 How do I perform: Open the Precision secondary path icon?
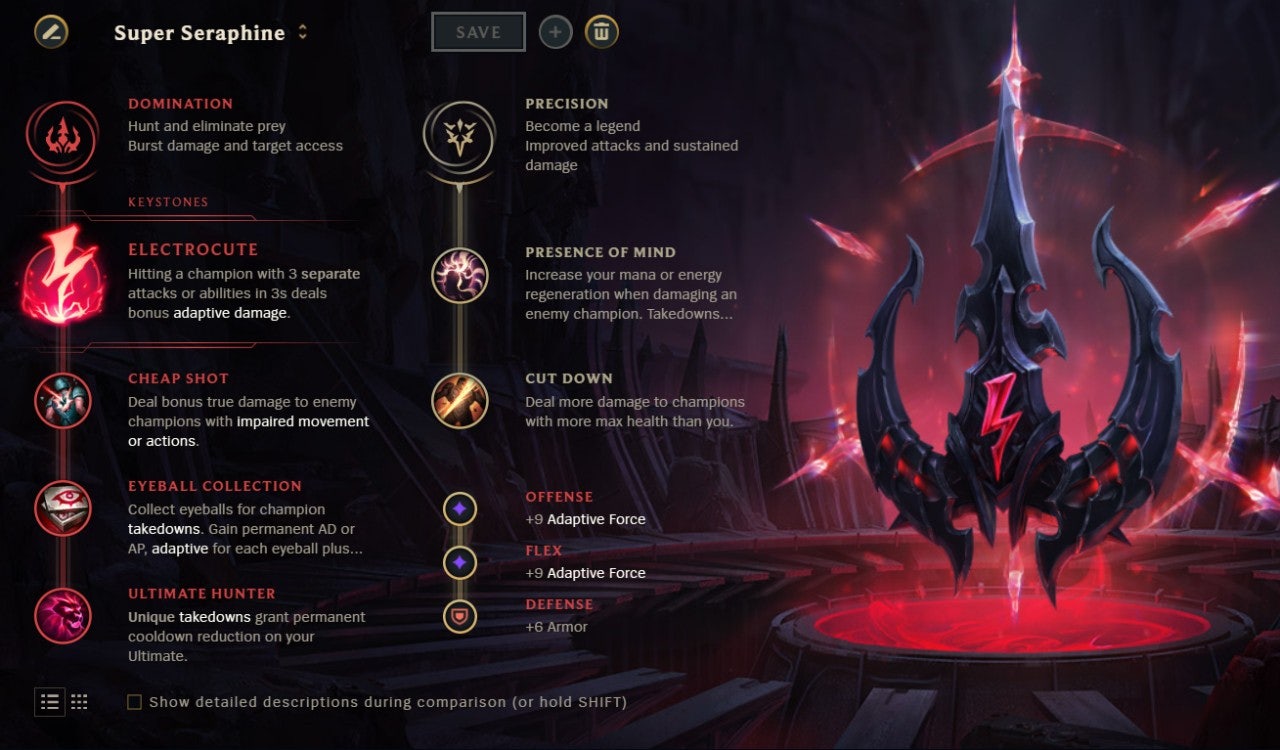click(459, 137)
